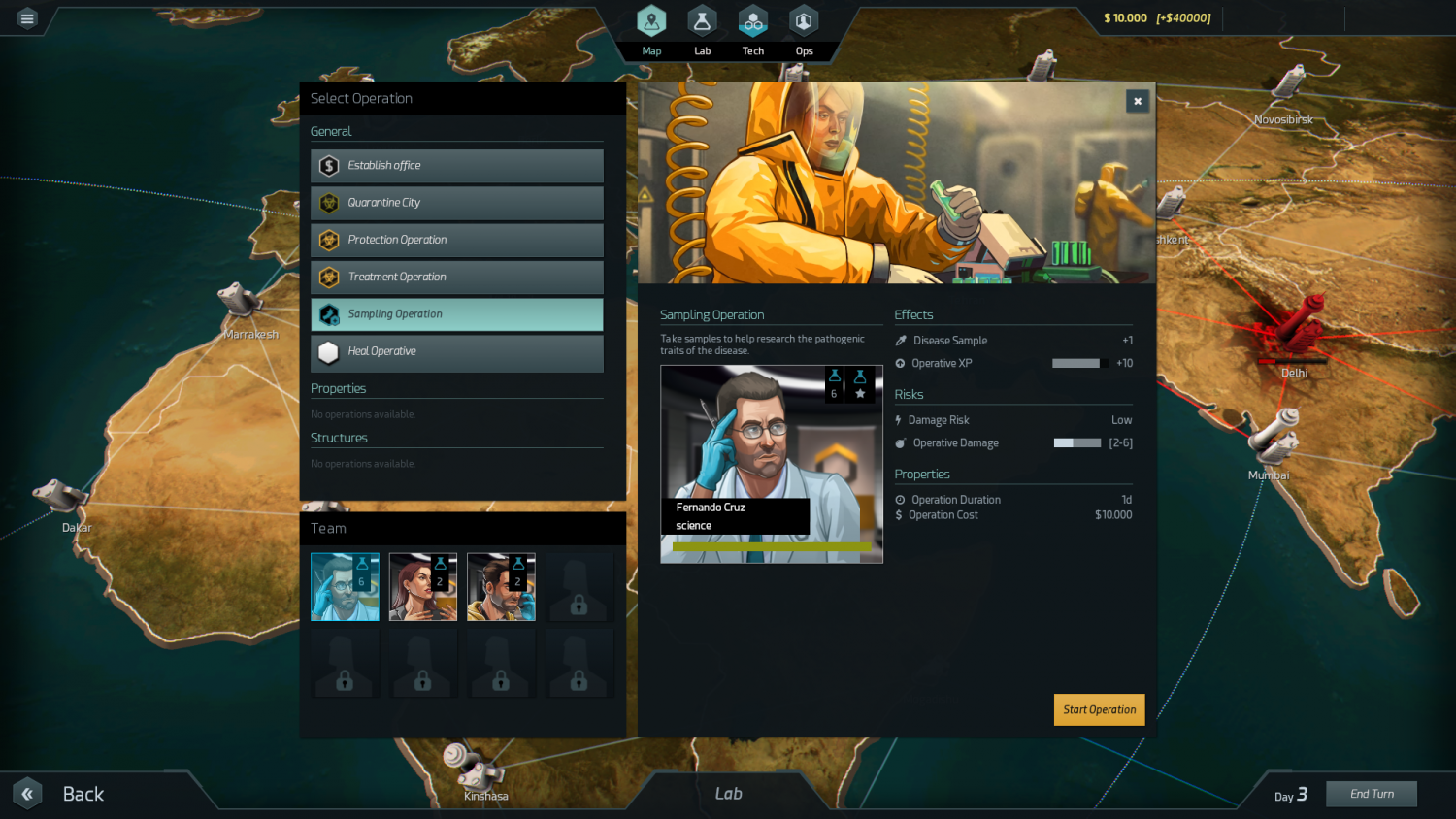Click the Disease Sample flask icon under Effects
Image resolution: width=1456 pixels, height=819 pixels.
[900, 340]
